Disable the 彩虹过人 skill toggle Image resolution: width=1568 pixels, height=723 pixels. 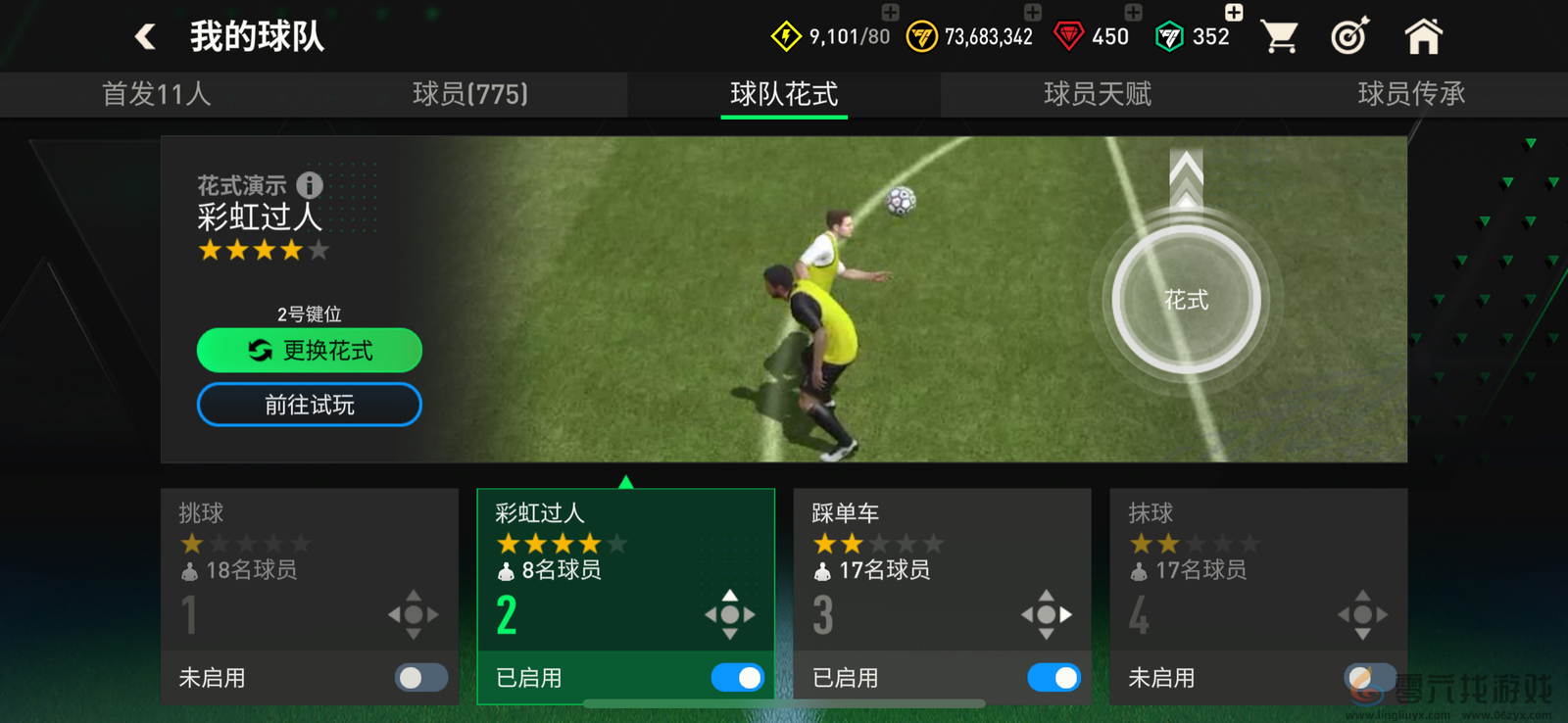pyautogui.click(x=737, y=677)
